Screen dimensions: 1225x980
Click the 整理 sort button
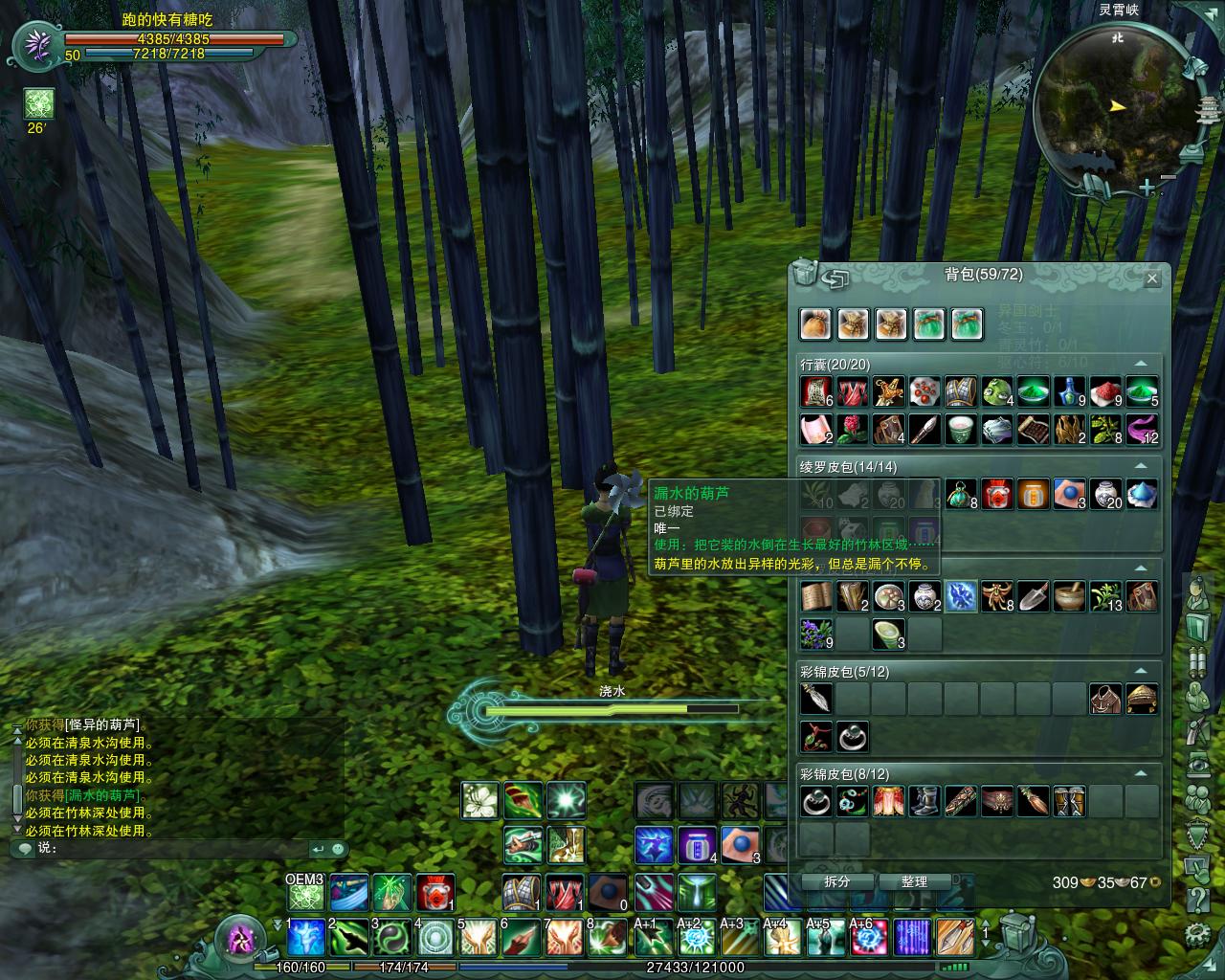(x=914, y=881)
